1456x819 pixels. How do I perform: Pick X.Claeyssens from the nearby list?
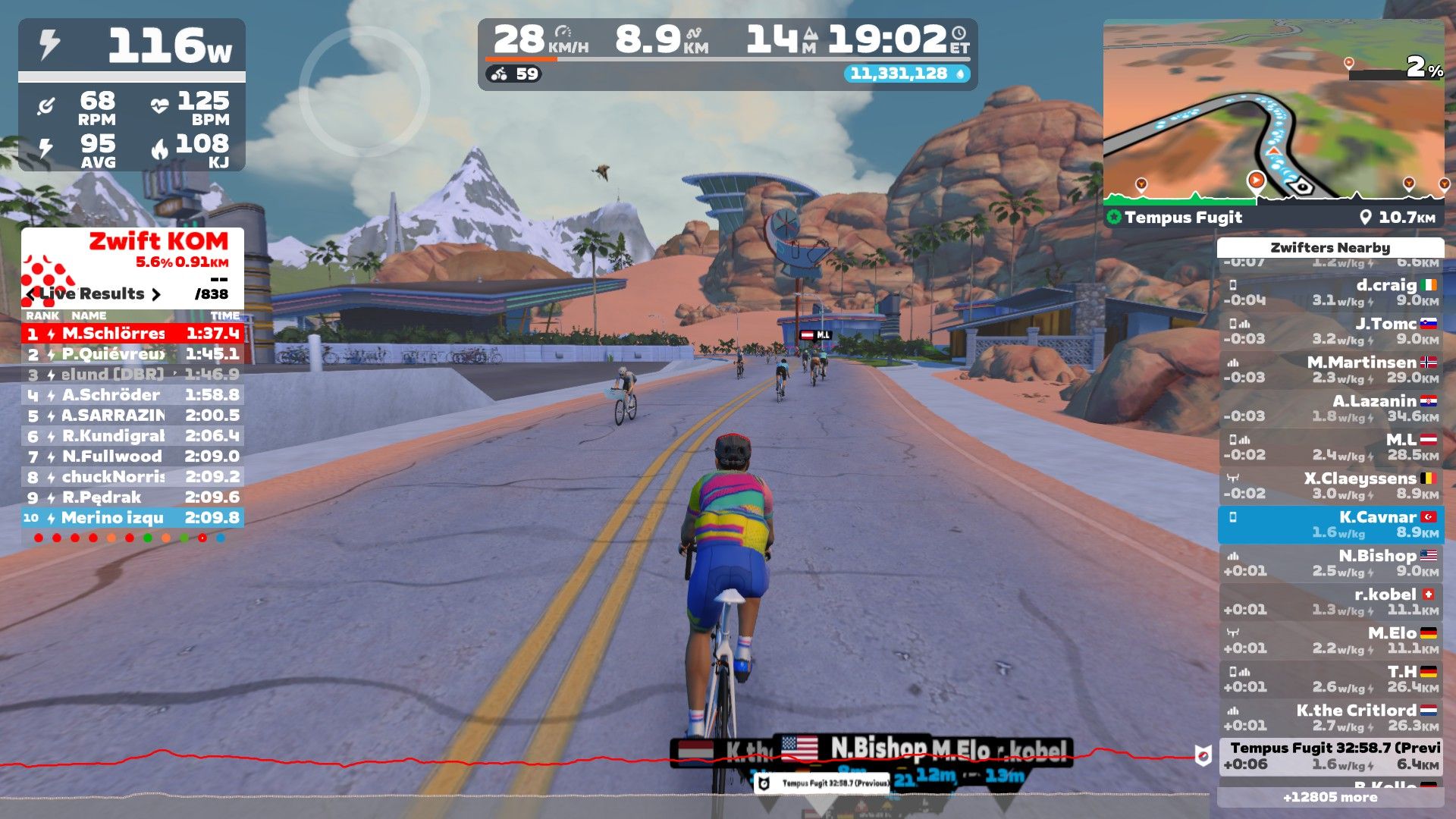[x=1331, y=486]
